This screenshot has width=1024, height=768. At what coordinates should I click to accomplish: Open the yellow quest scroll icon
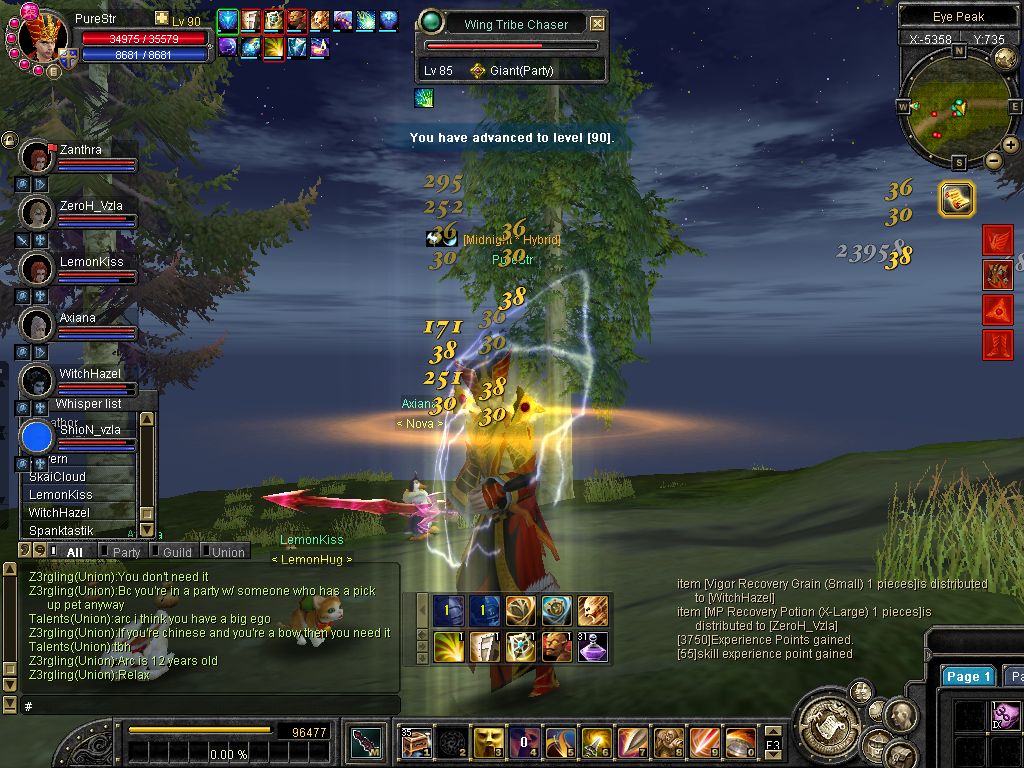coord(957,199)
